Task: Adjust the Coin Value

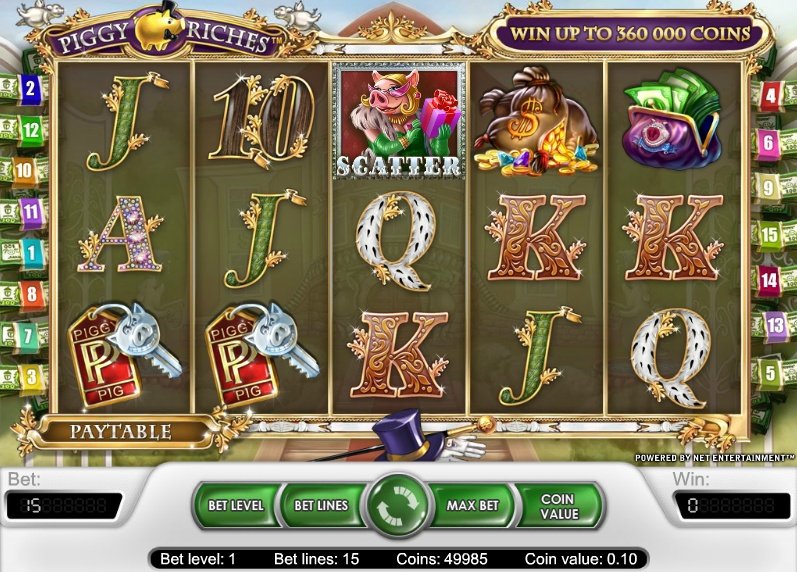Action: click(557, 506)
